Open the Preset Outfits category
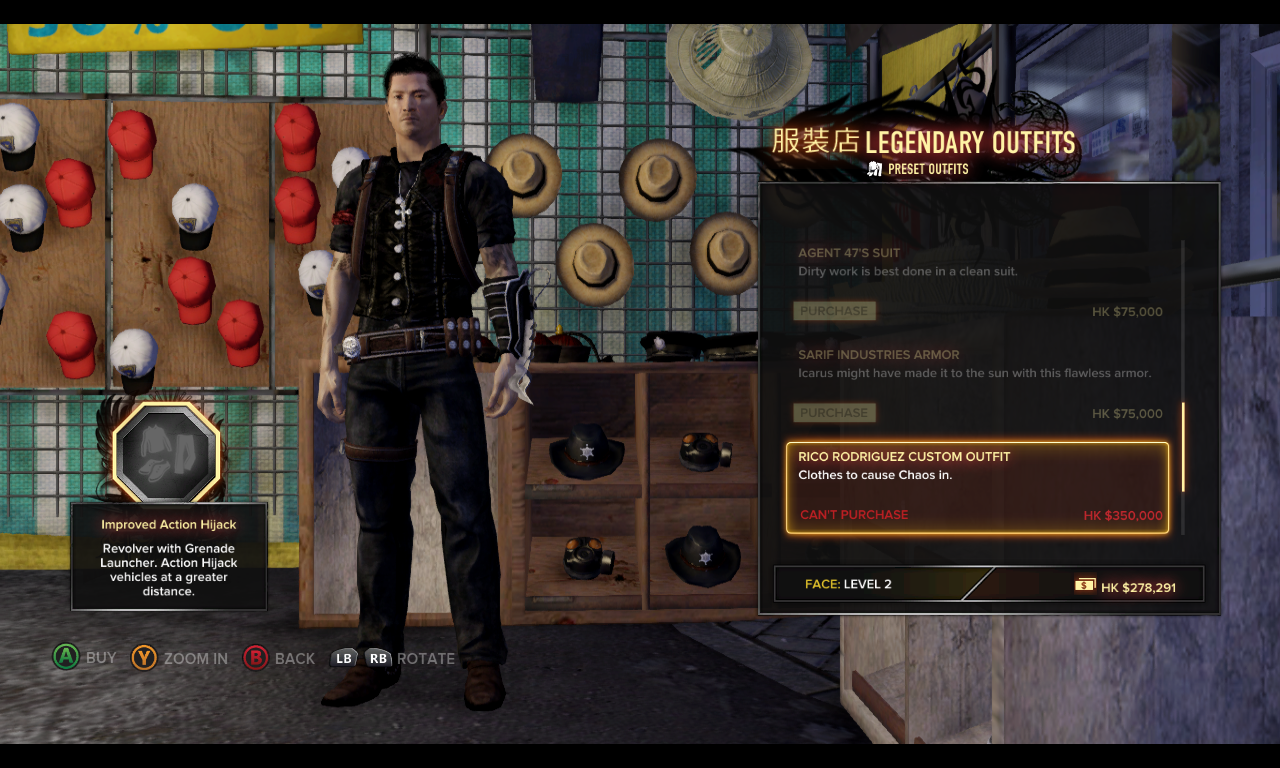Viewport: 1280px width, 768px height. tap(918, 169)
